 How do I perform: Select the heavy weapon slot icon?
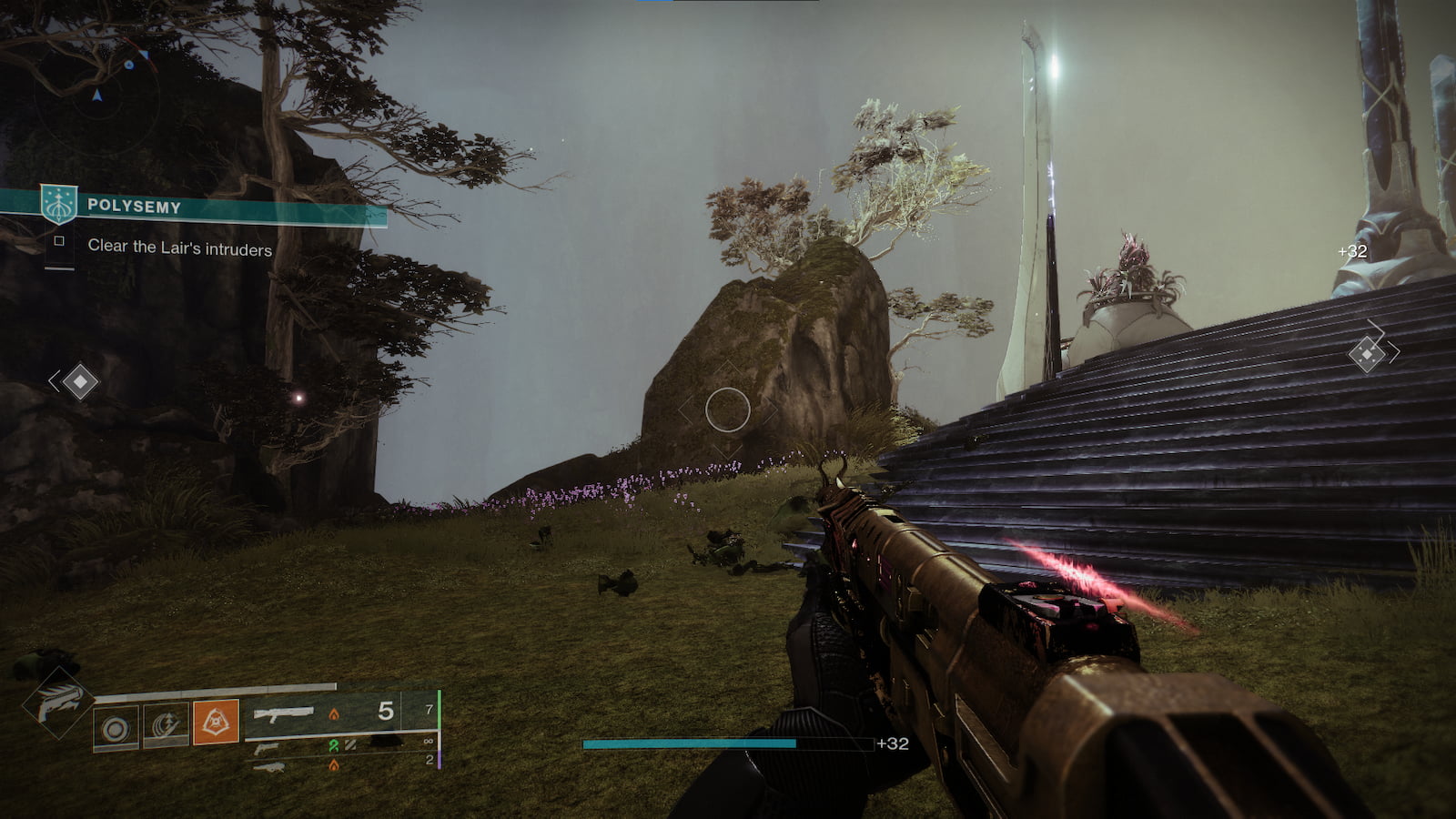pyautogui.click(x=270, y=768)
